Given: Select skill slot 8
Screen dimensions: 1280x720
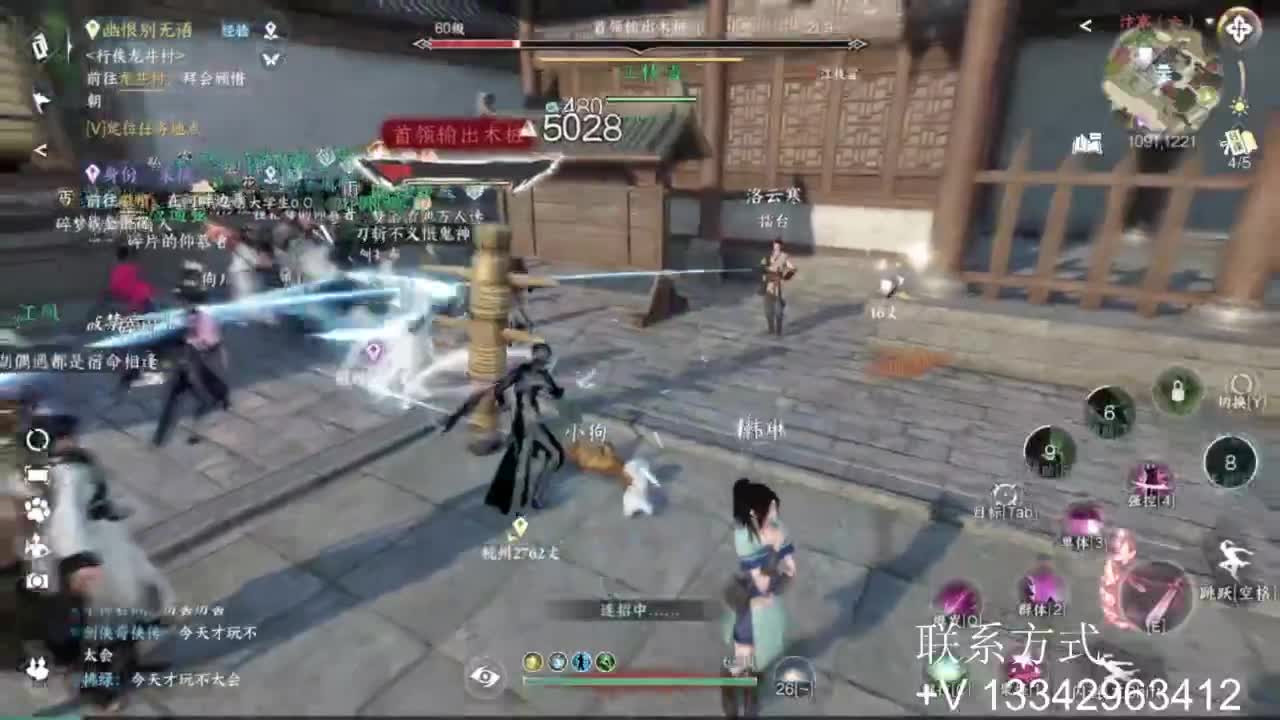Looking at the screenshot, I should click(1230, 460).
